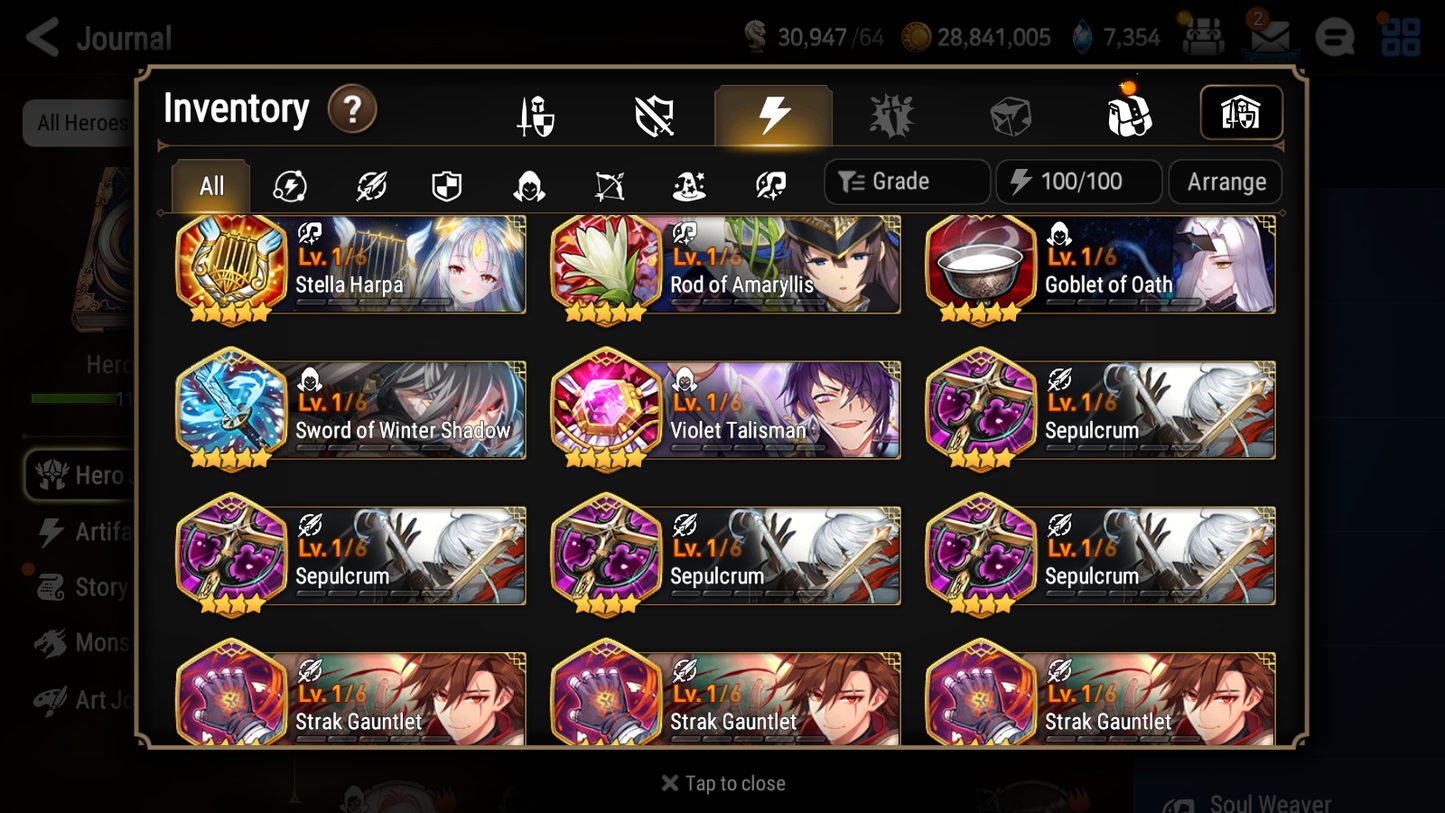Open the chat bubble icon

tap(1335, 37)
